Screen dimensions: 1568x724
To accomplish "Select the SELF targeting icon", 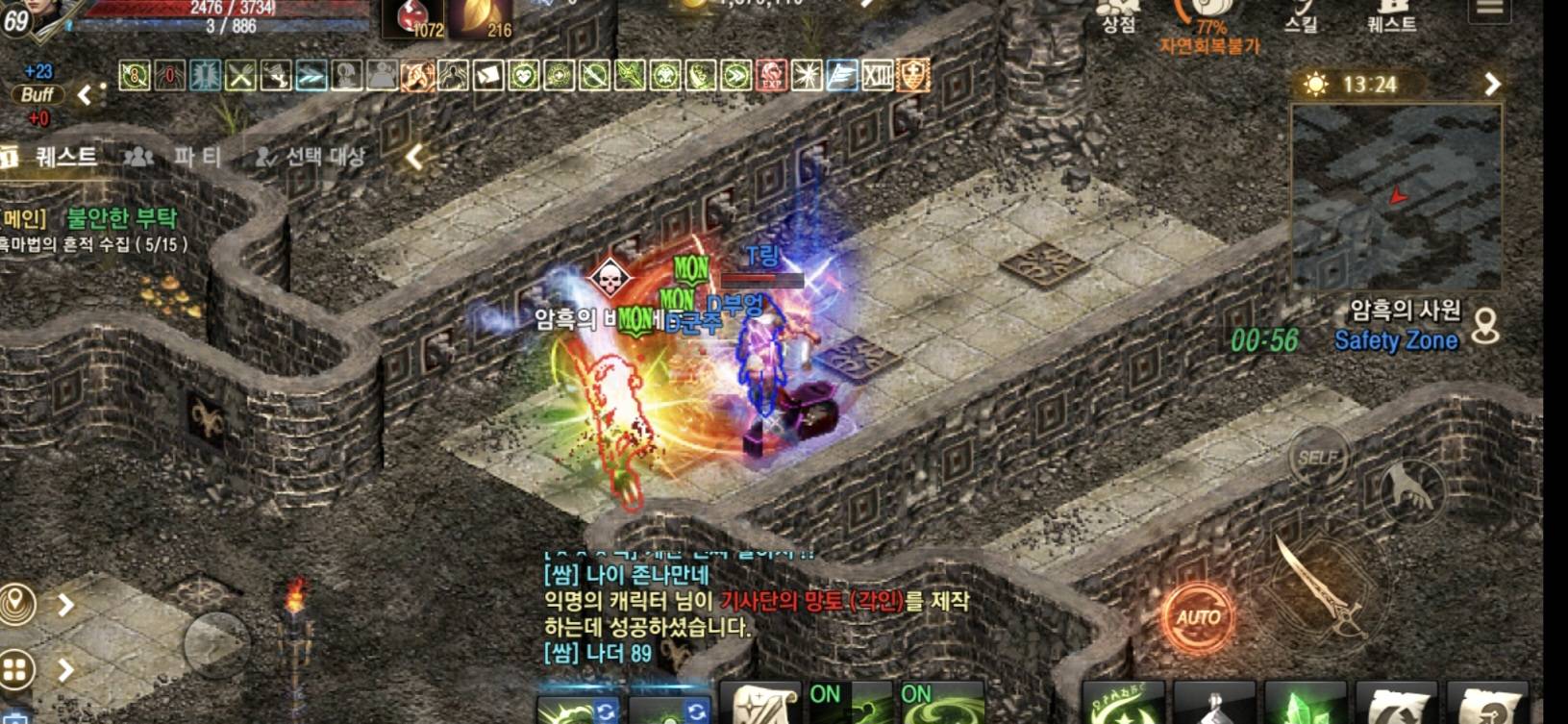I will point(1320,459).
